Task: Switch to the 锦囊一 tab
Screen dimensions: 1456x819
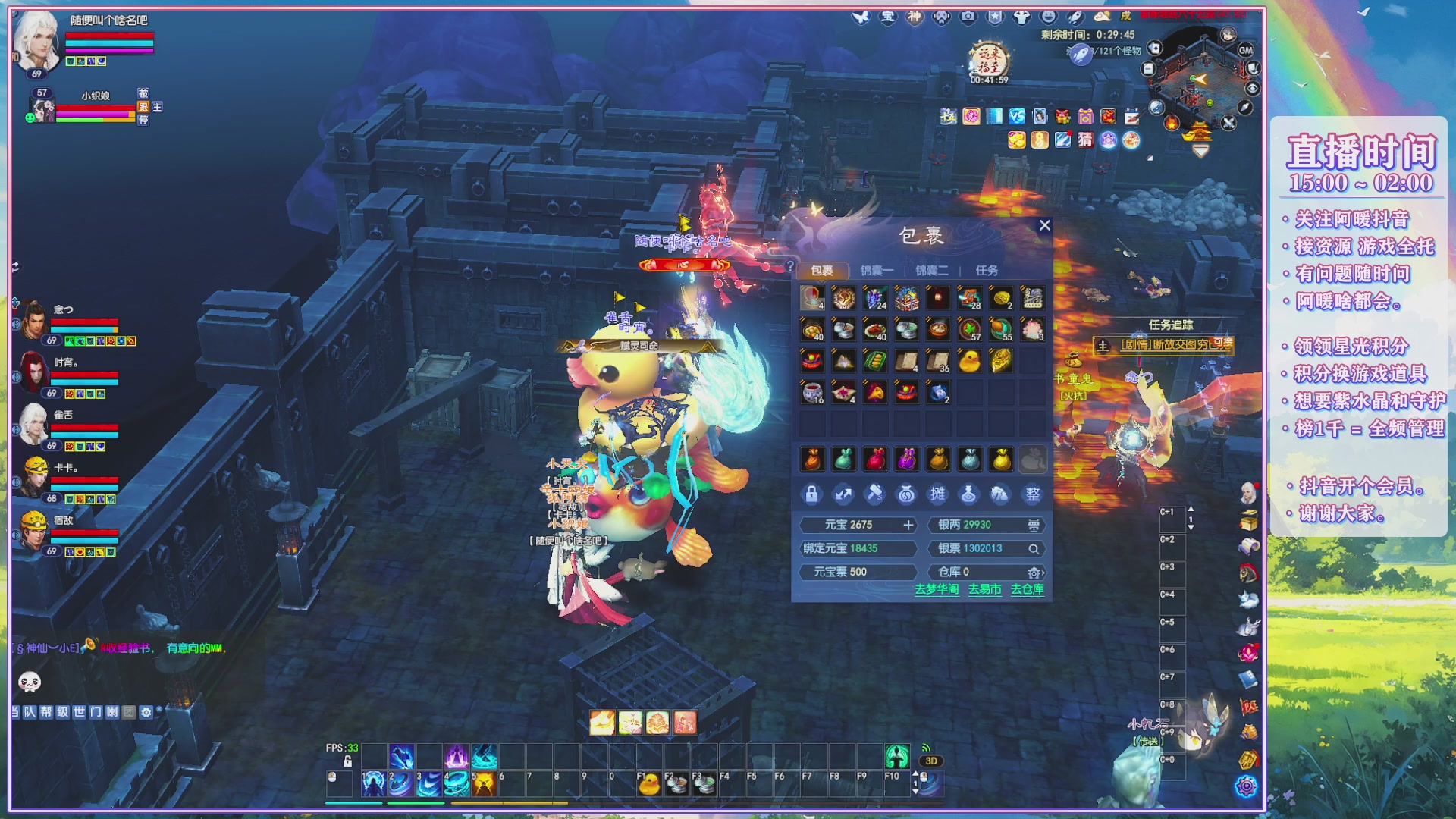Action: click(877, 271)
